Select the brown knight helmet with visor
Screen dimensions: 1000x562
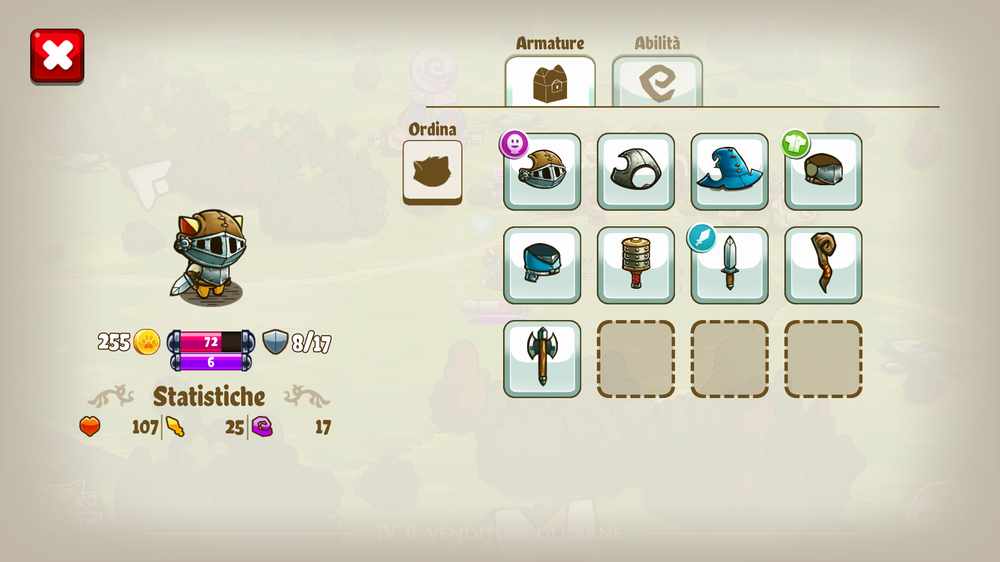coord(542,171)
